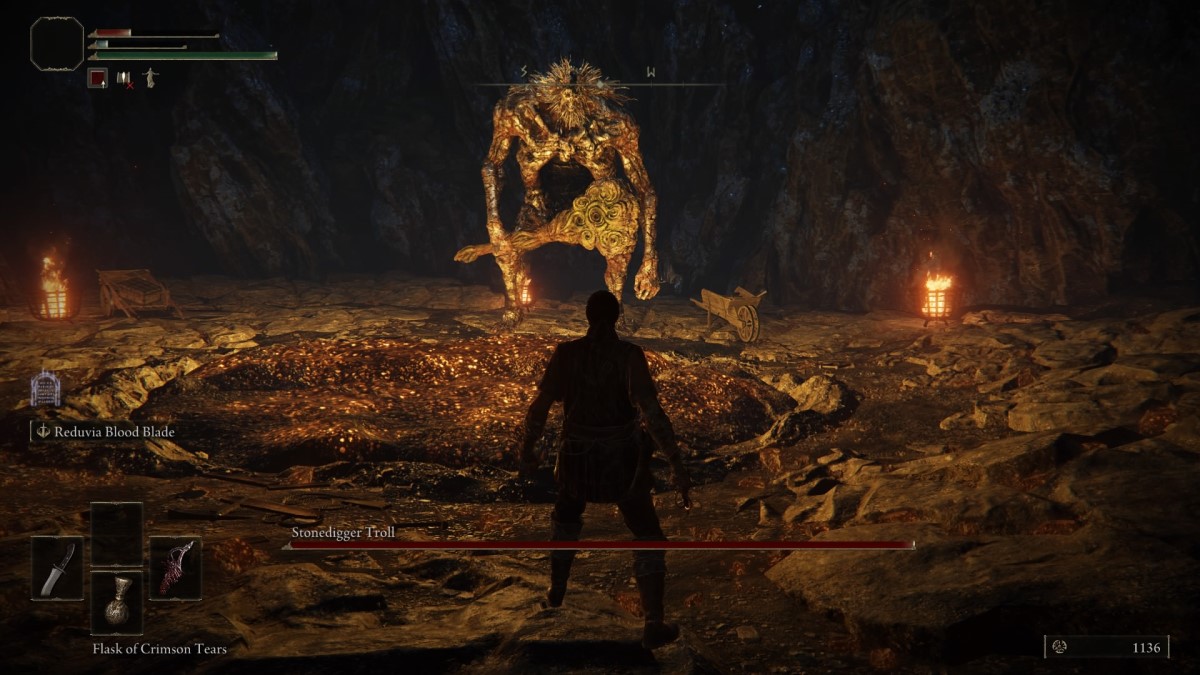The width and height of the screenshot is (1200, 675).
Task: Click the octagonal portrait frame
Action: (x=57, y=43)
